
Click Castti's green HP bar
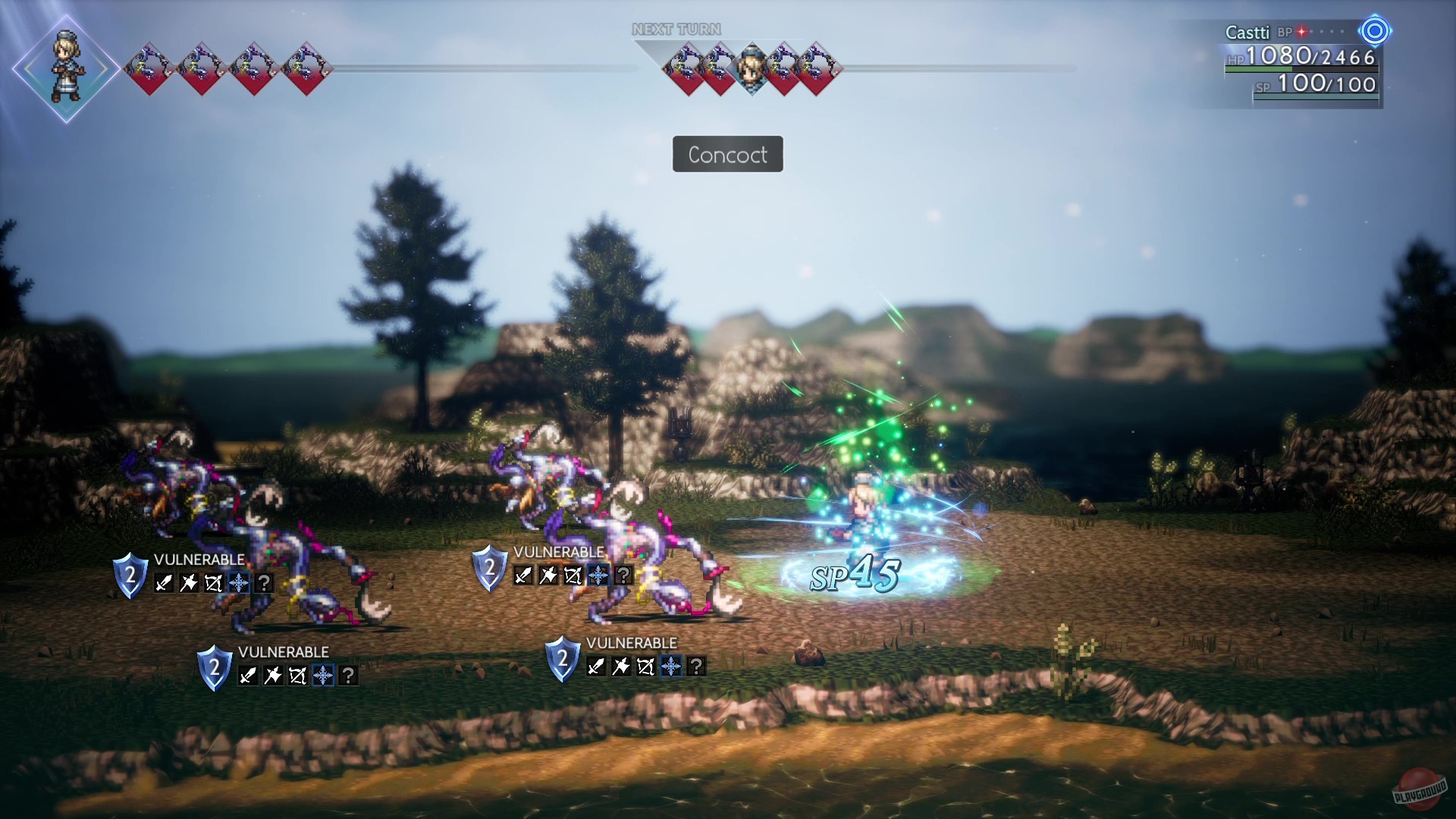click(1257, 69)
